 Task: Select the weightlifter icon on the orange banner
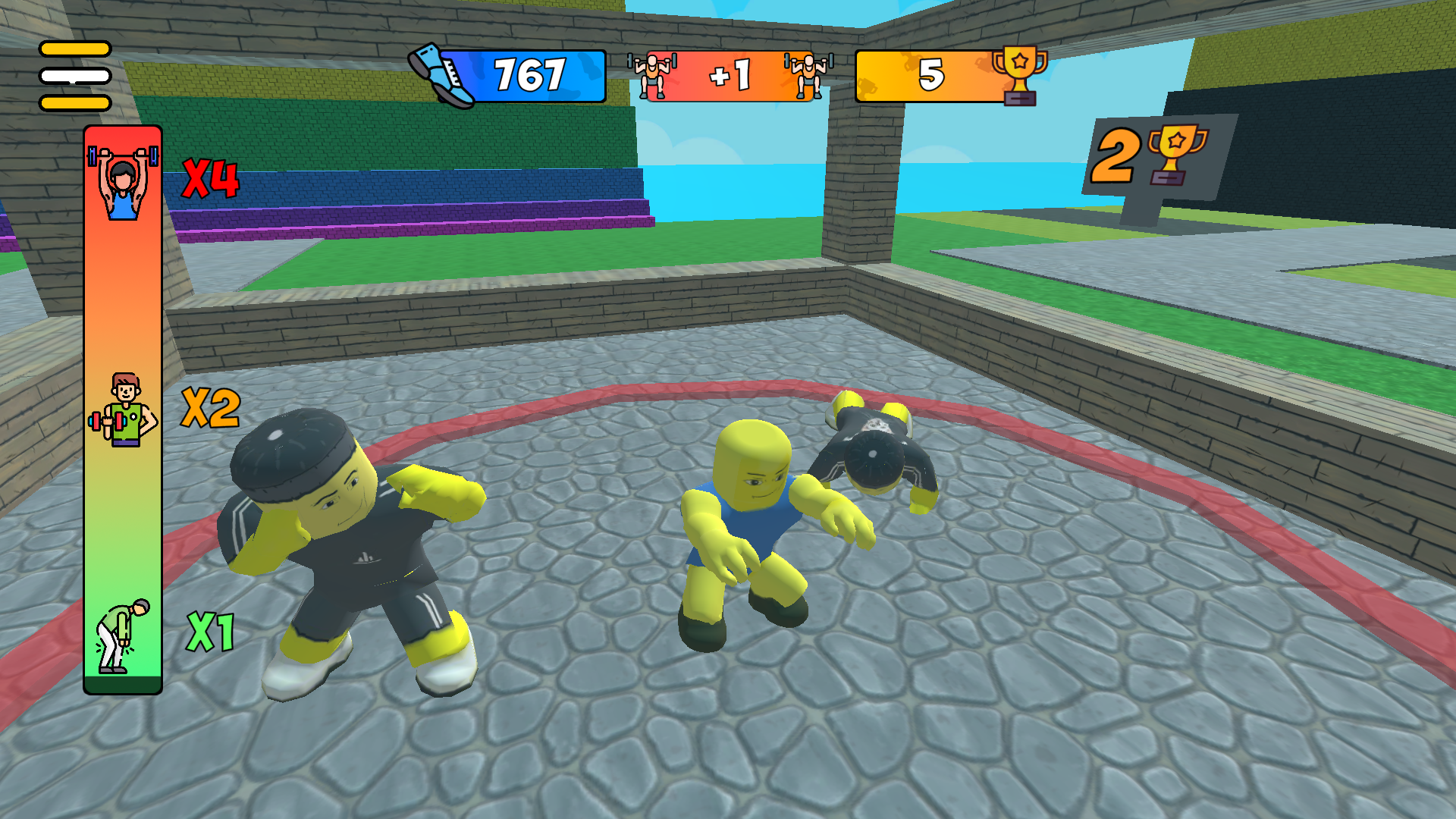tap(654, 75)
